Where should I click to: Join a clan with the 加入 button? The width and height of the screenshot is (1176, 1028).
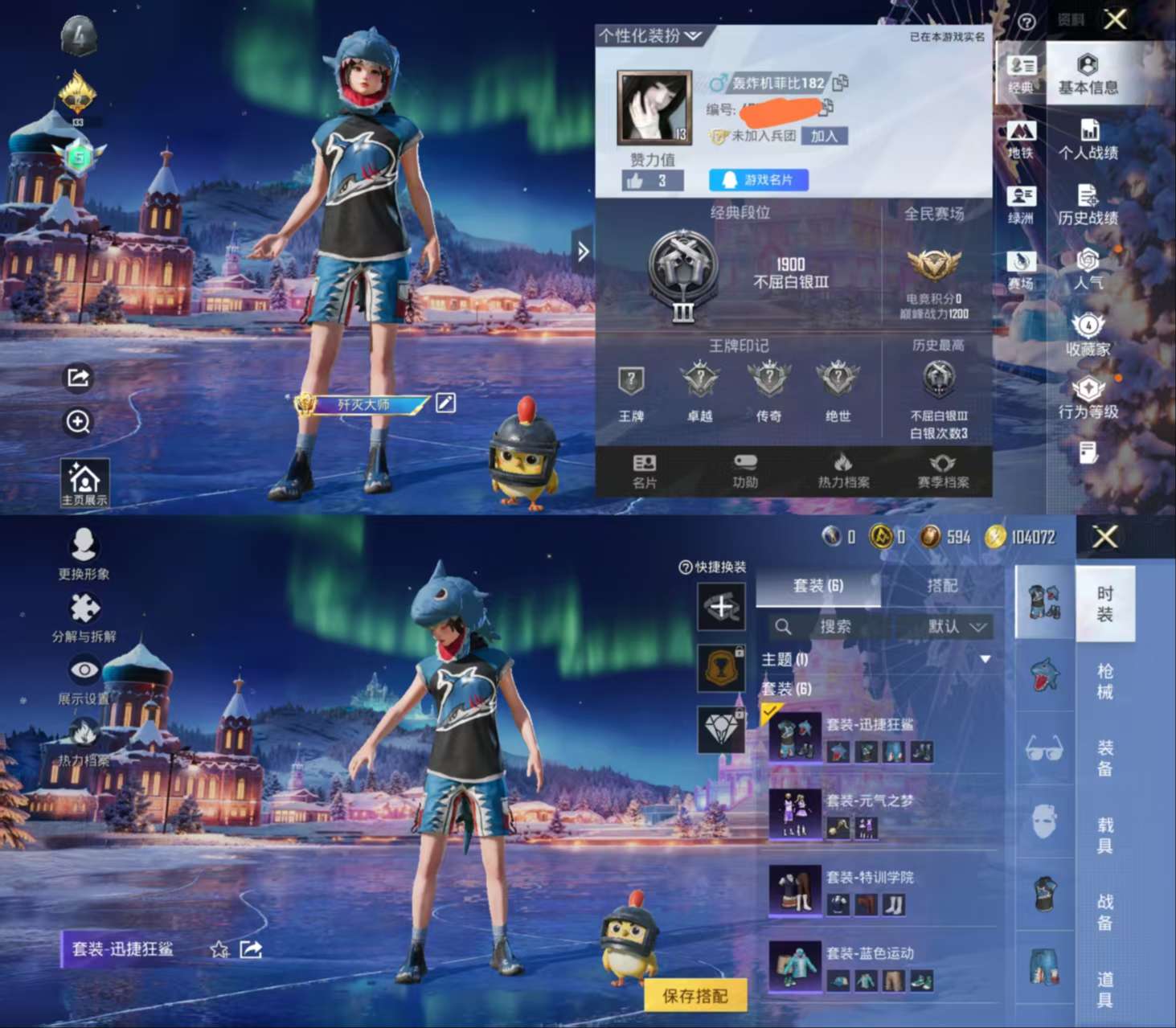pyautogui.click(x=824, y=136)
